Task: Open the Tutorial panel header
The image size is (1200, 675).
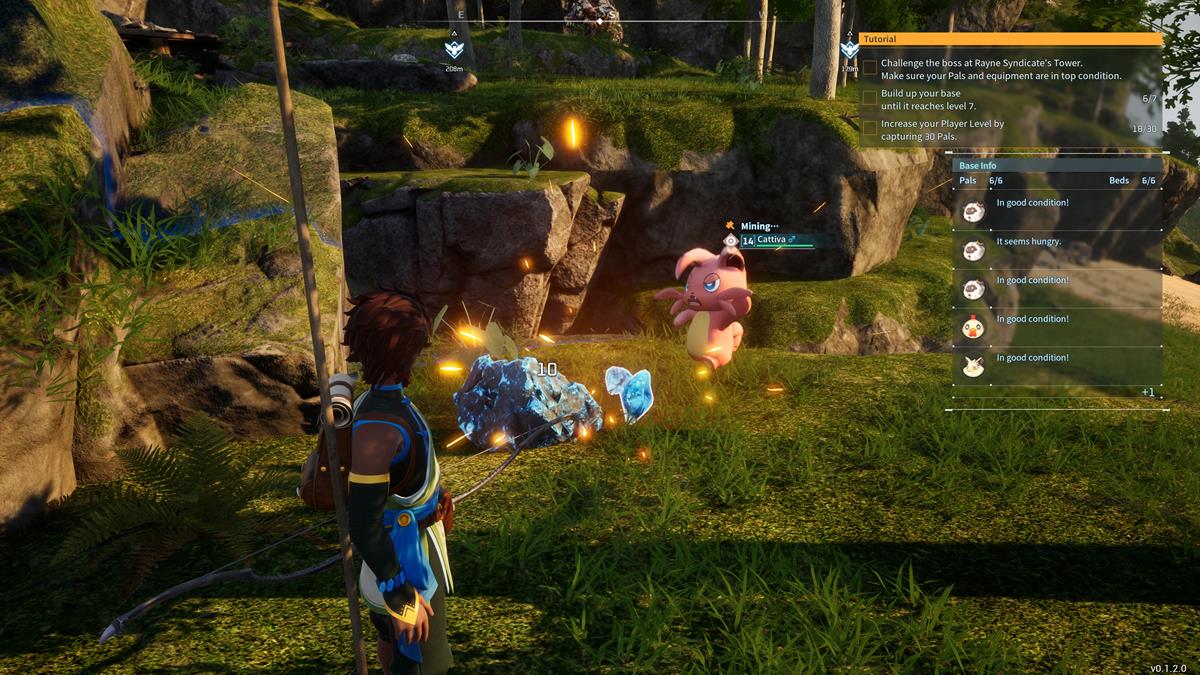Action: pyautogui.click(x=1011, y=39)
